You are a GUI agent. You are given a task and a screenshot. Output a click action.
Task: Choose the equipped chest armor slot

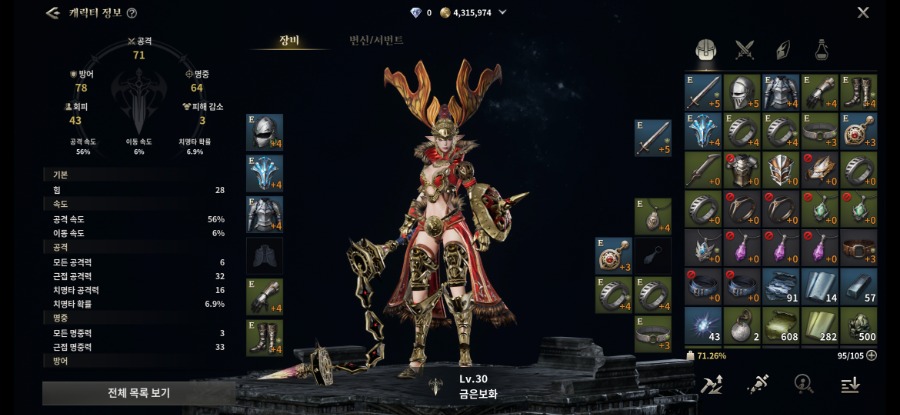[x=264, y=214]
